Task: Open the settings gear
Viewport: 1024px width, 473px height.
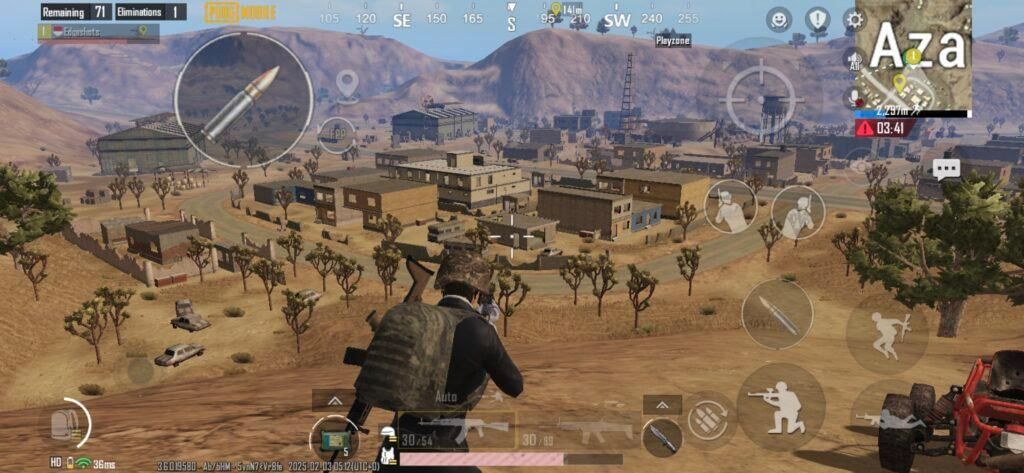Action: coord(854,19)
